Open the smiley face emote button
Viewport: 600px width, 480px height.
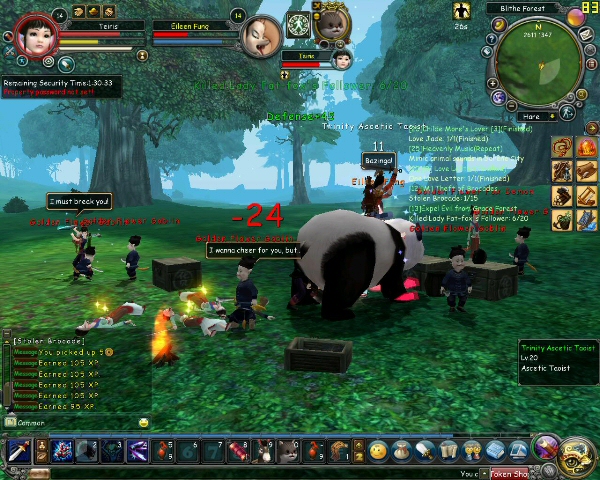point(378,451)
